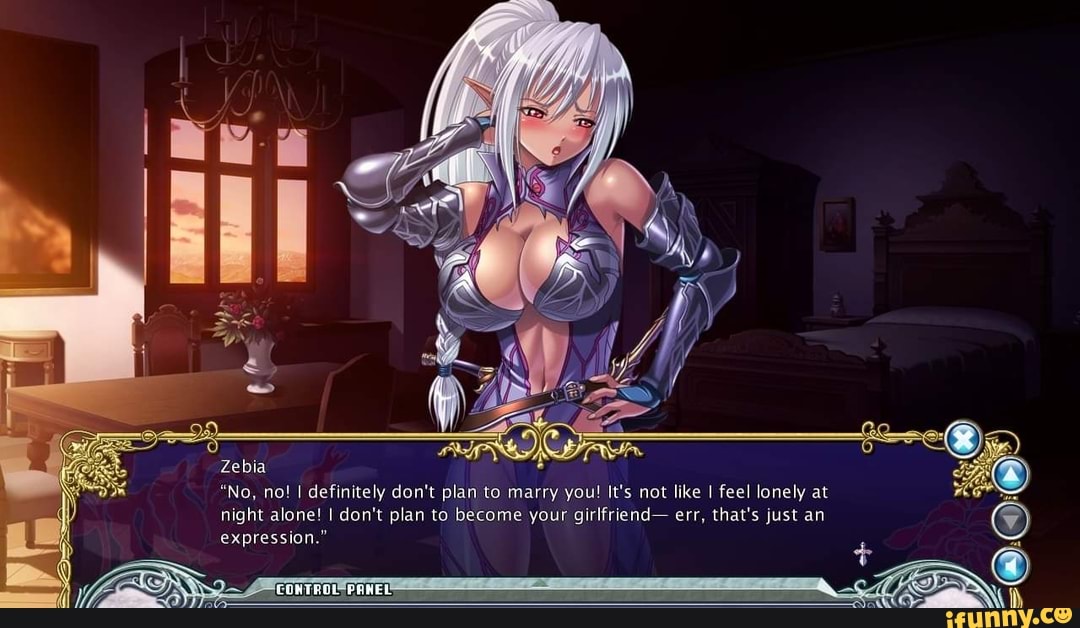The image size is (1080, 628).
Task: Click the greyed-out down-arrow button
Action: pos(1008,522)
